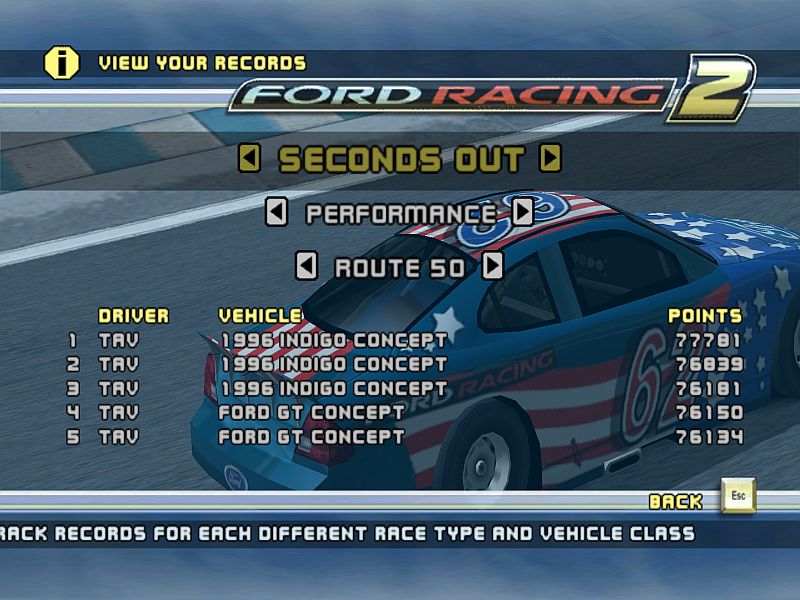
Task: Select next vehicle class after Performance
Action: [x=523, y=213]
